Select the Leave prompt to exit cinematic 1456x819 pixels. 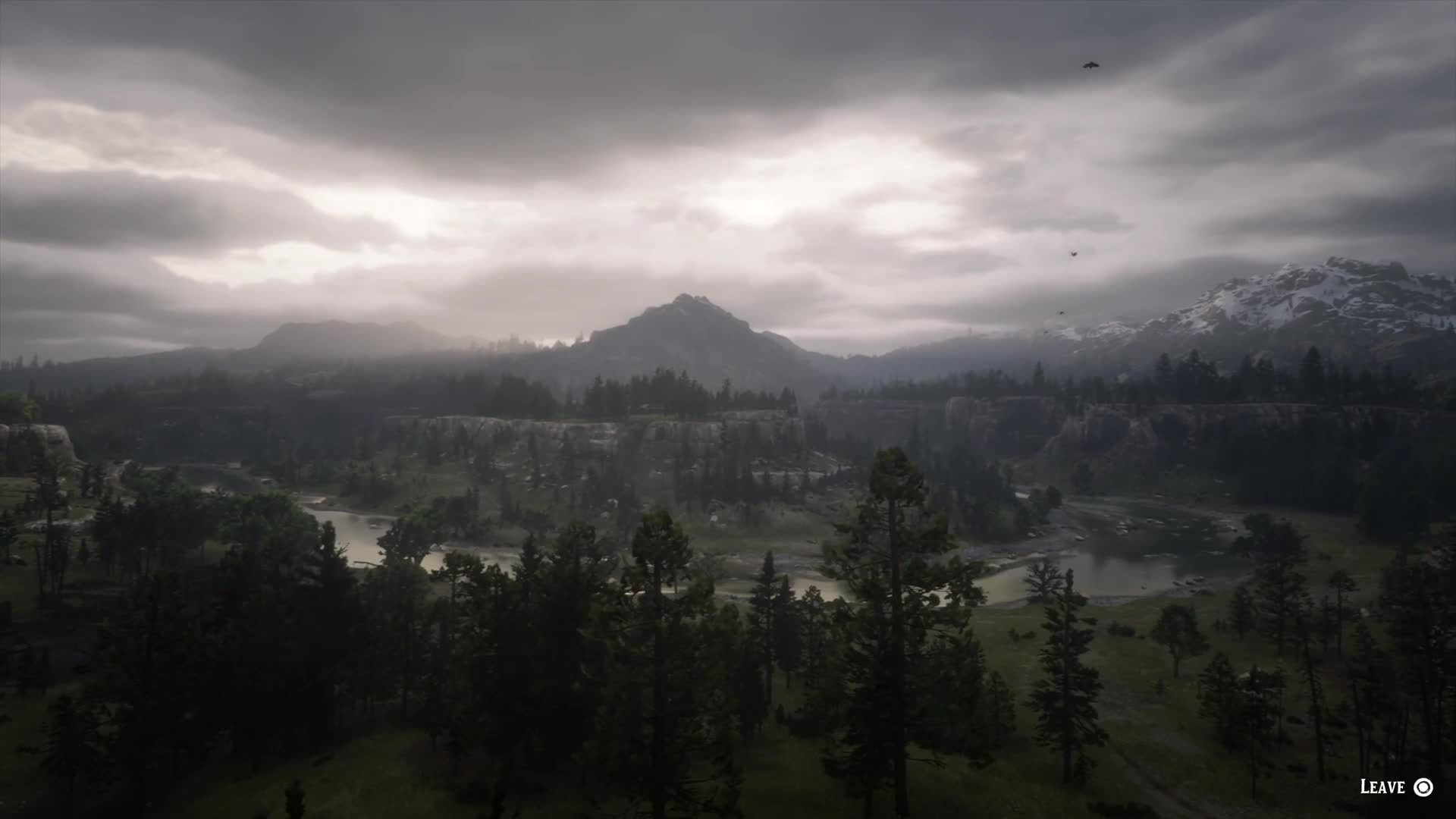pos(1395,787)
